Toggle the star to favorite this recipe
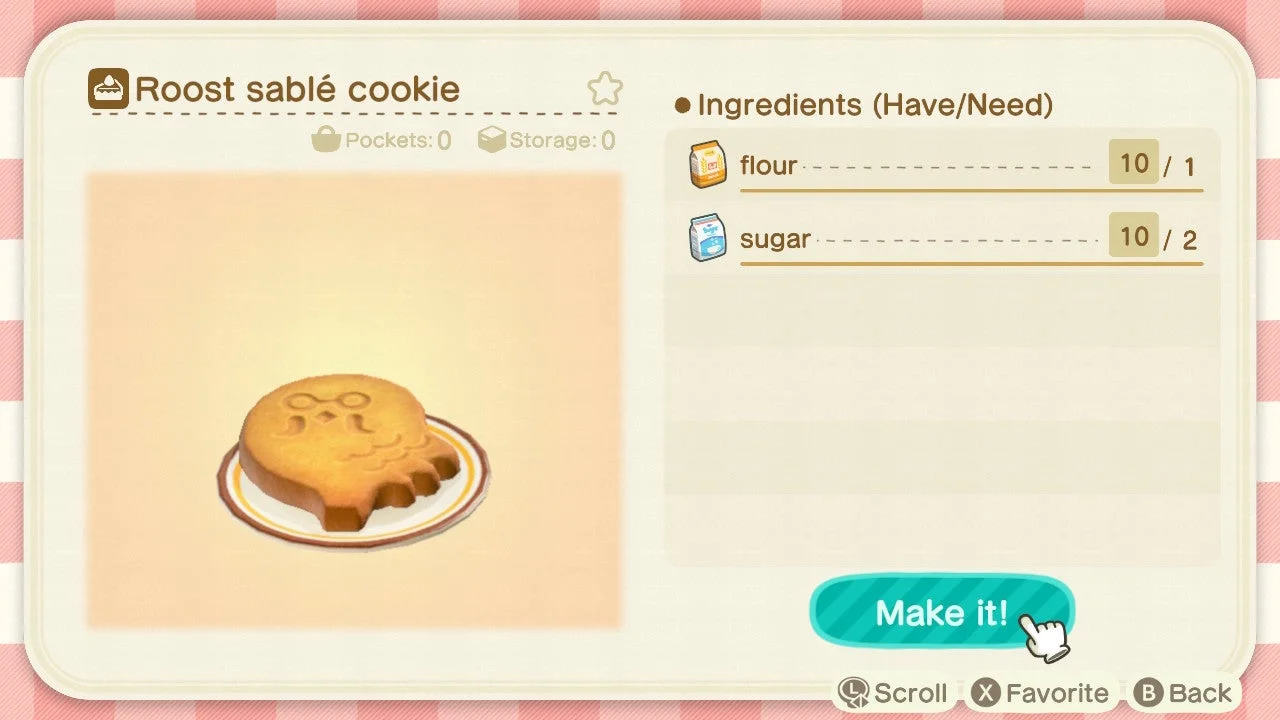 pos(606,89)
